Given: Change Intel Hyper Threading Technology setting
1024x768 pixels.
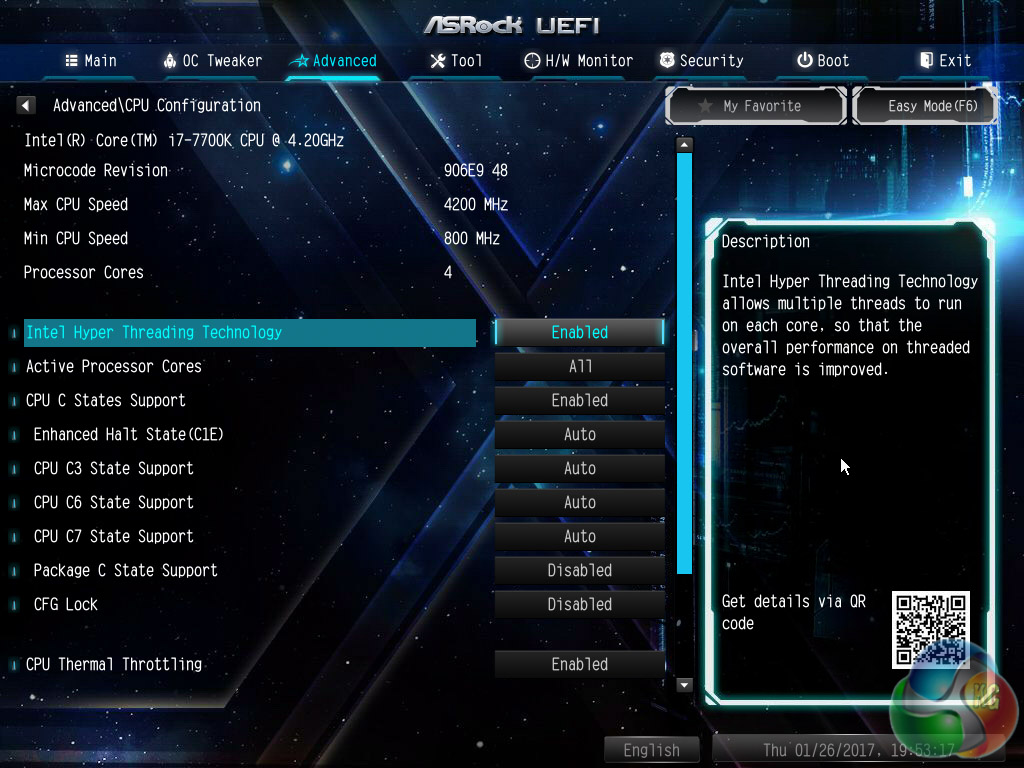Looking at the screenshot, I should (579, 332).
